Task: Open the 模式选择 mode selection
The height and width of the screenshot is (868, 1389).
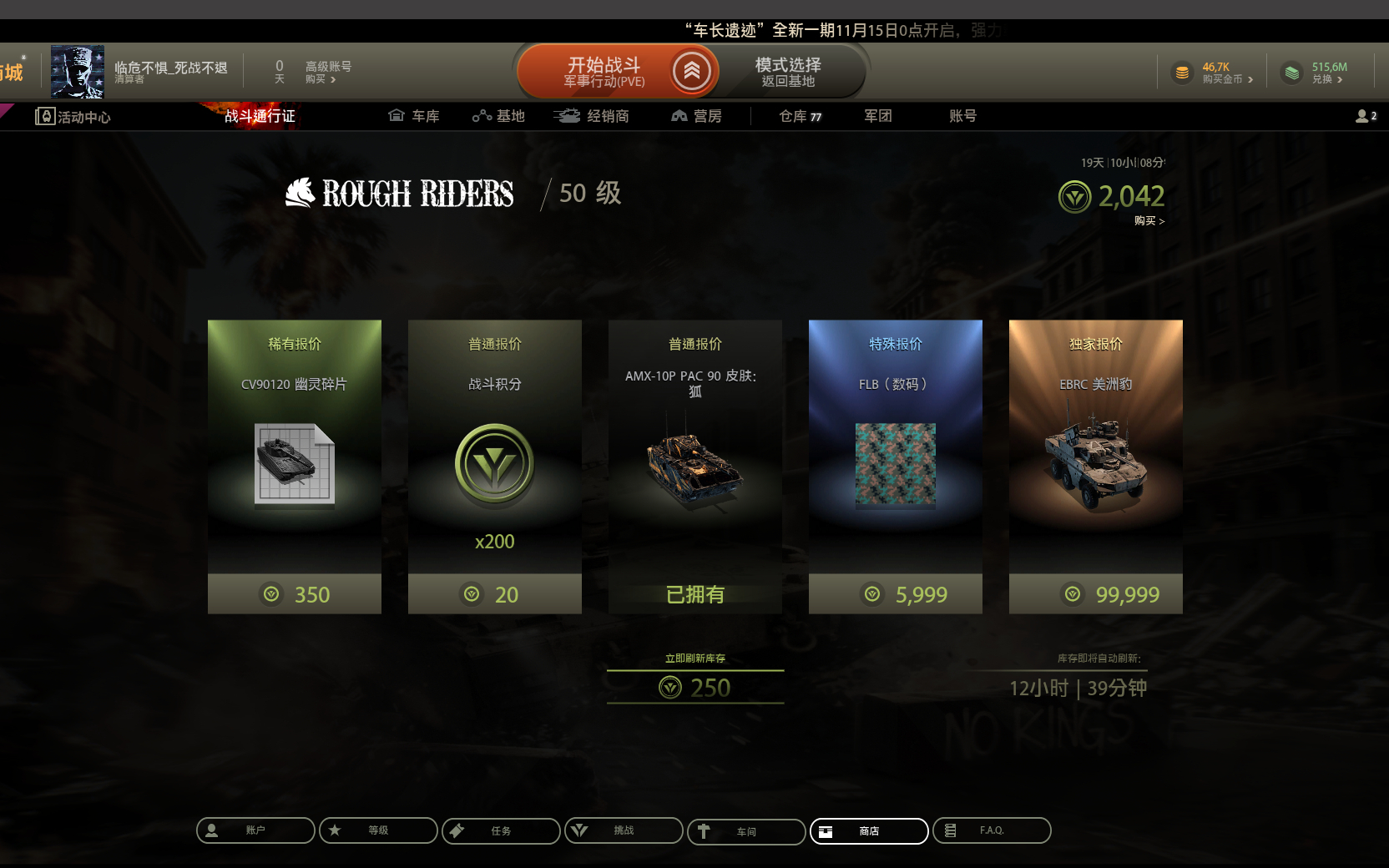Action: click(788, 72)
